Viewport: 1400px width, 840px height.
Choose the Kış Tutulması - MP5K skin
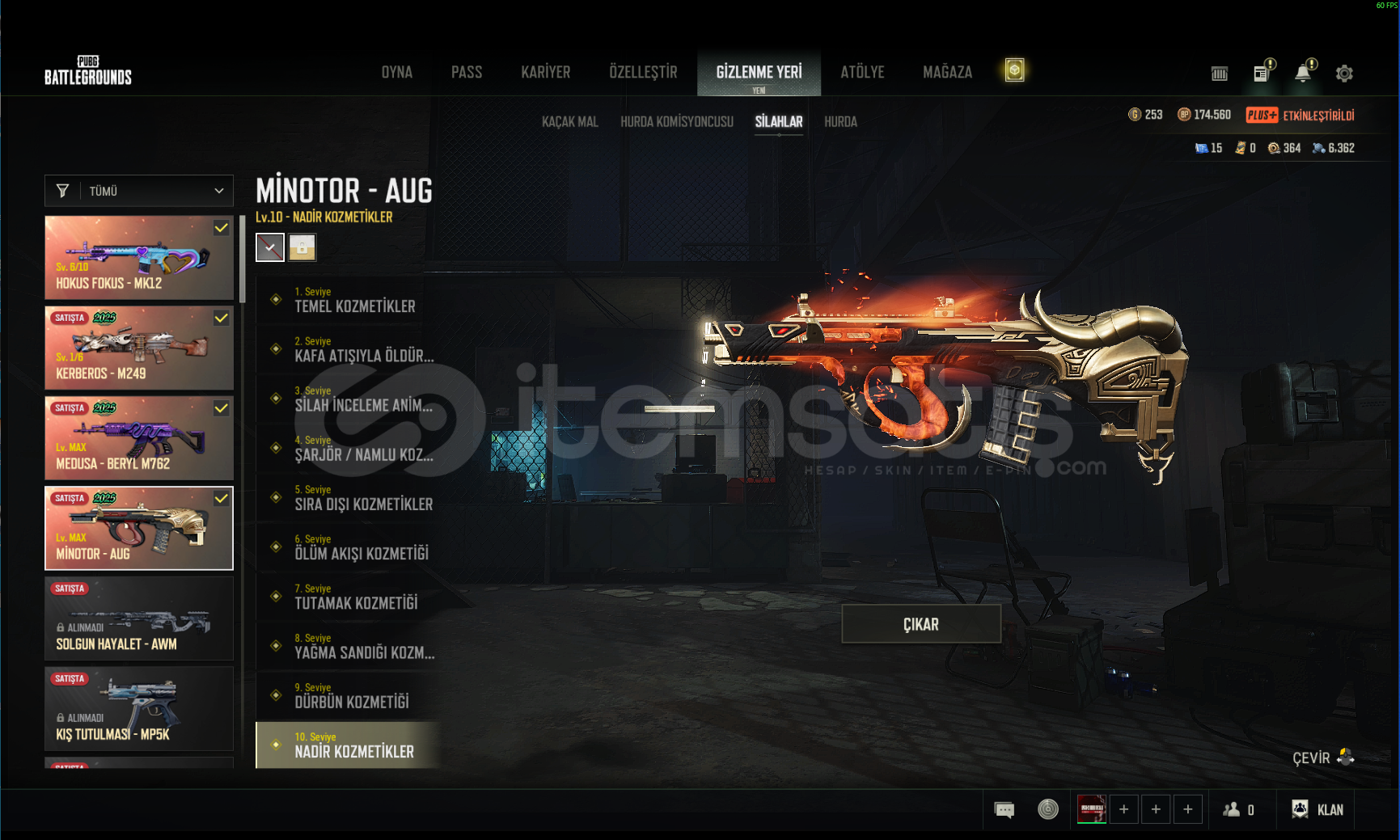[139, 709]
